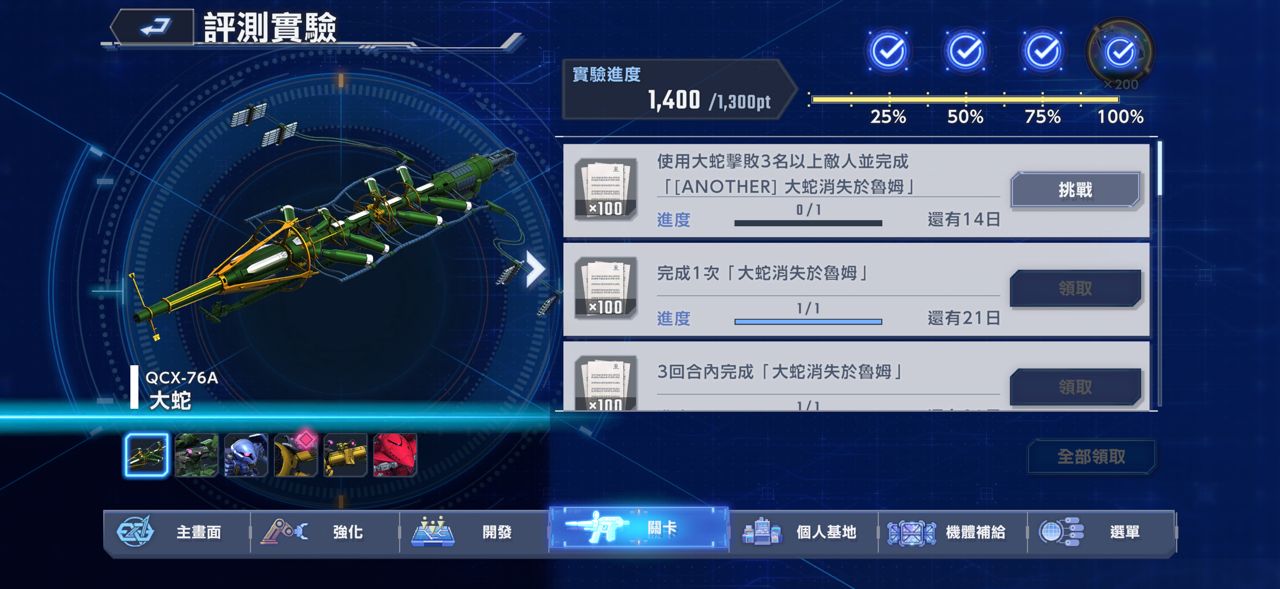This screenshot has height=589, width=1280.
Task: Go to 個人基地
Action: click(803, 532)
